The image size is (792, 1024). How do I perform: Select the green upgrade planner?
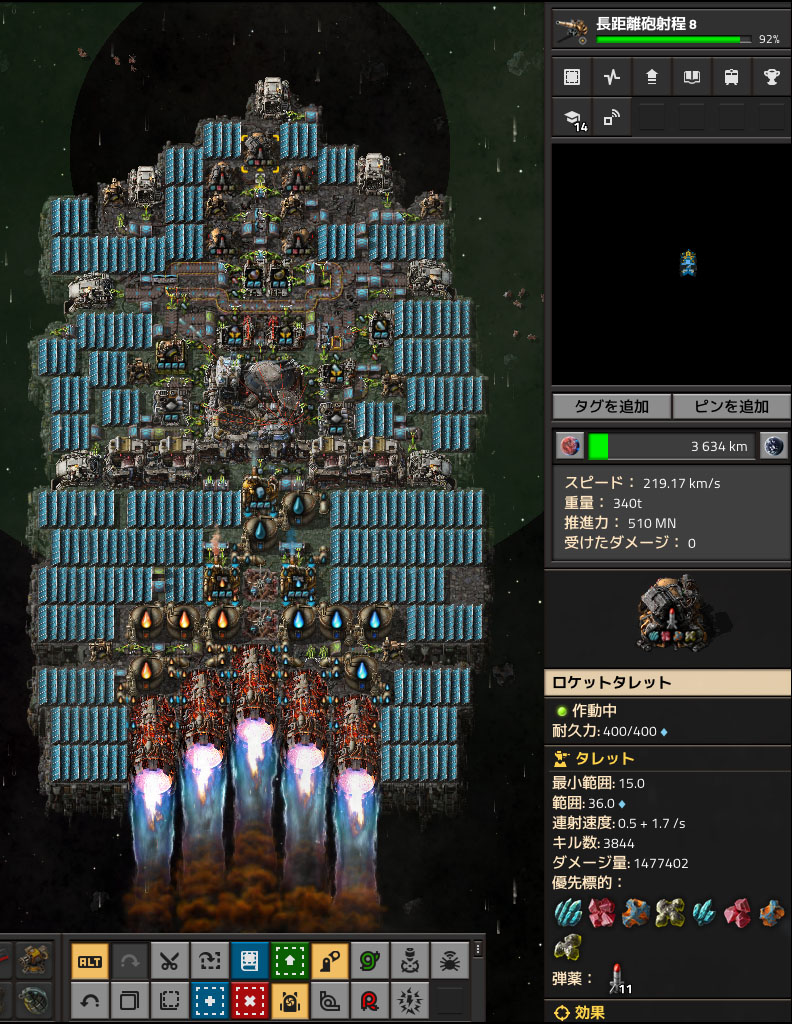point(290,961)
